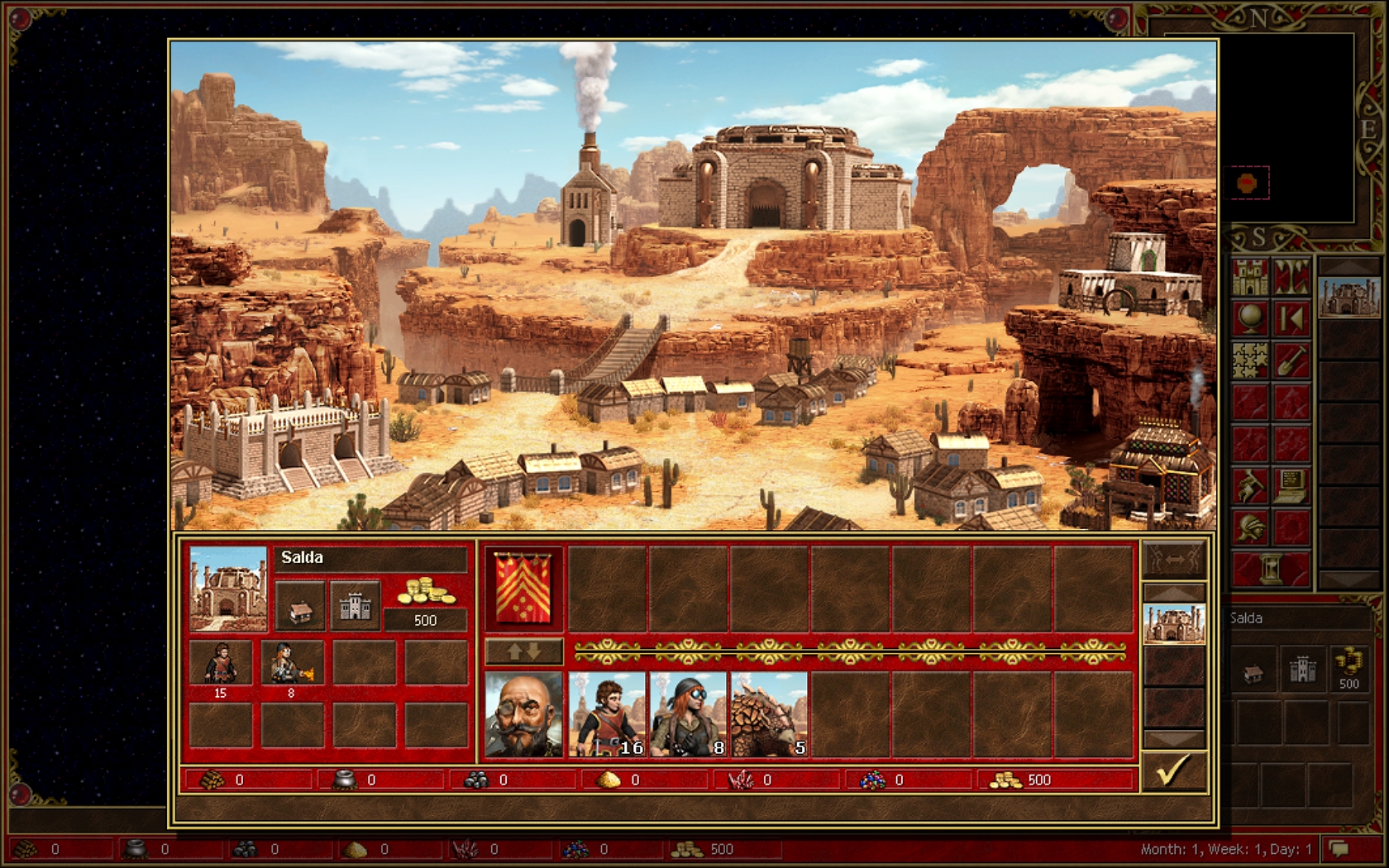Click the town list up arrow
This screenshot has width=1389, height=868.
[x=1173, y=592]
